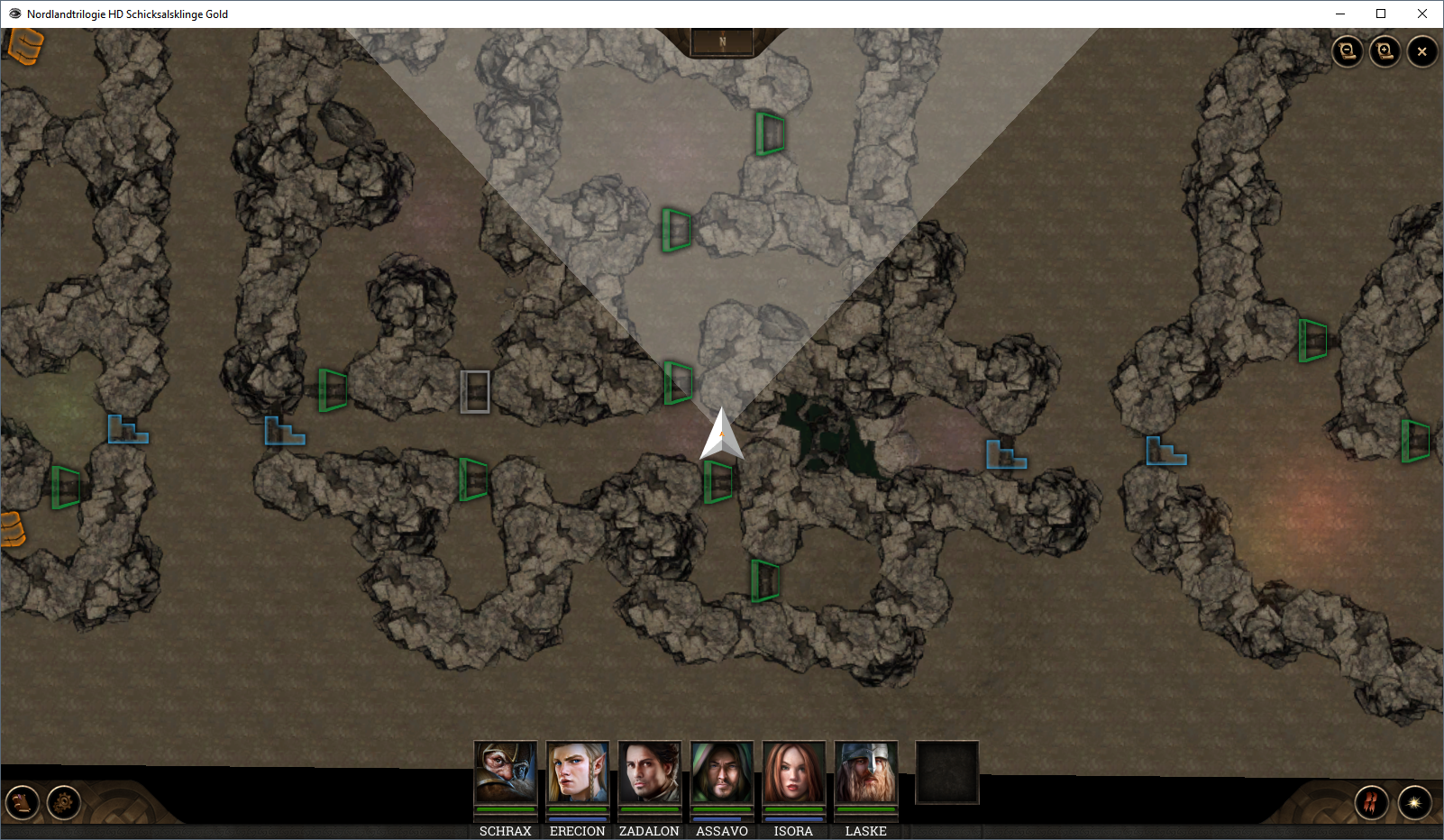
Task: Click the torn red banner icon
Action: coord(1371,802)
